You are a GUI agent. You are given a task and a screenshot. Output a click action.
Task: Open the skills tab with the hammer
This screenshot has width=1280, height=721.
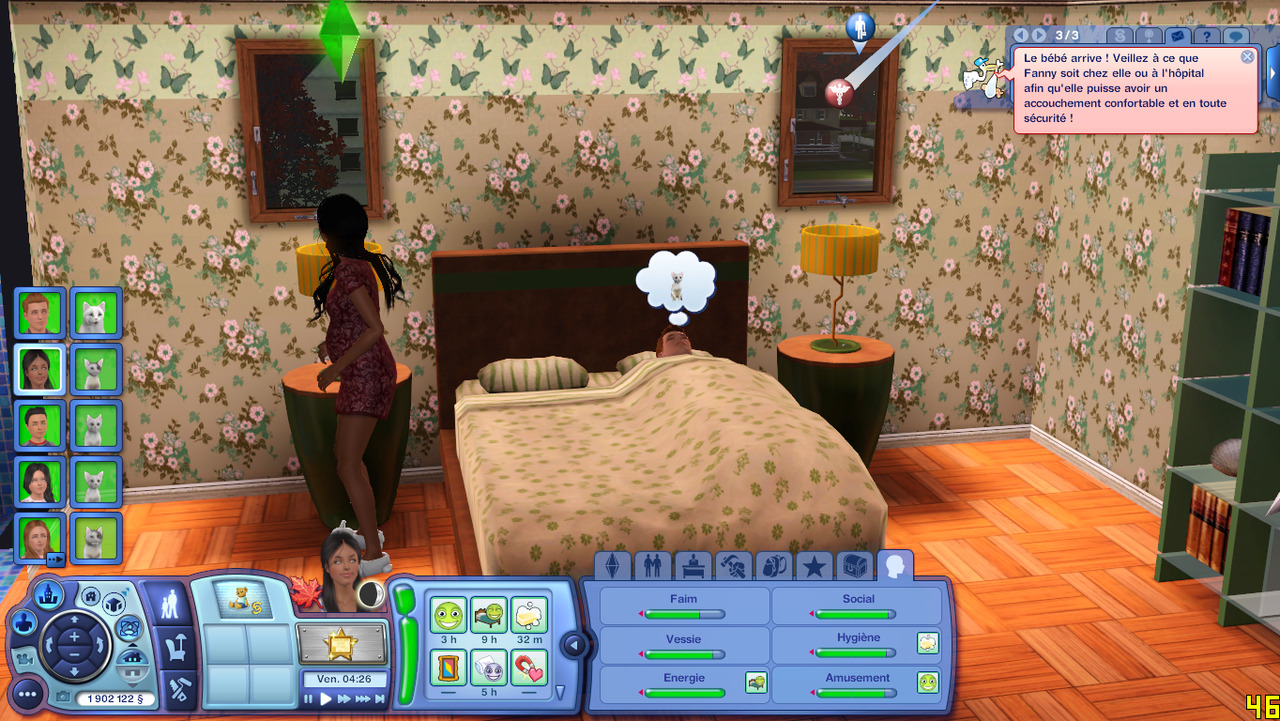click(734, 567)
